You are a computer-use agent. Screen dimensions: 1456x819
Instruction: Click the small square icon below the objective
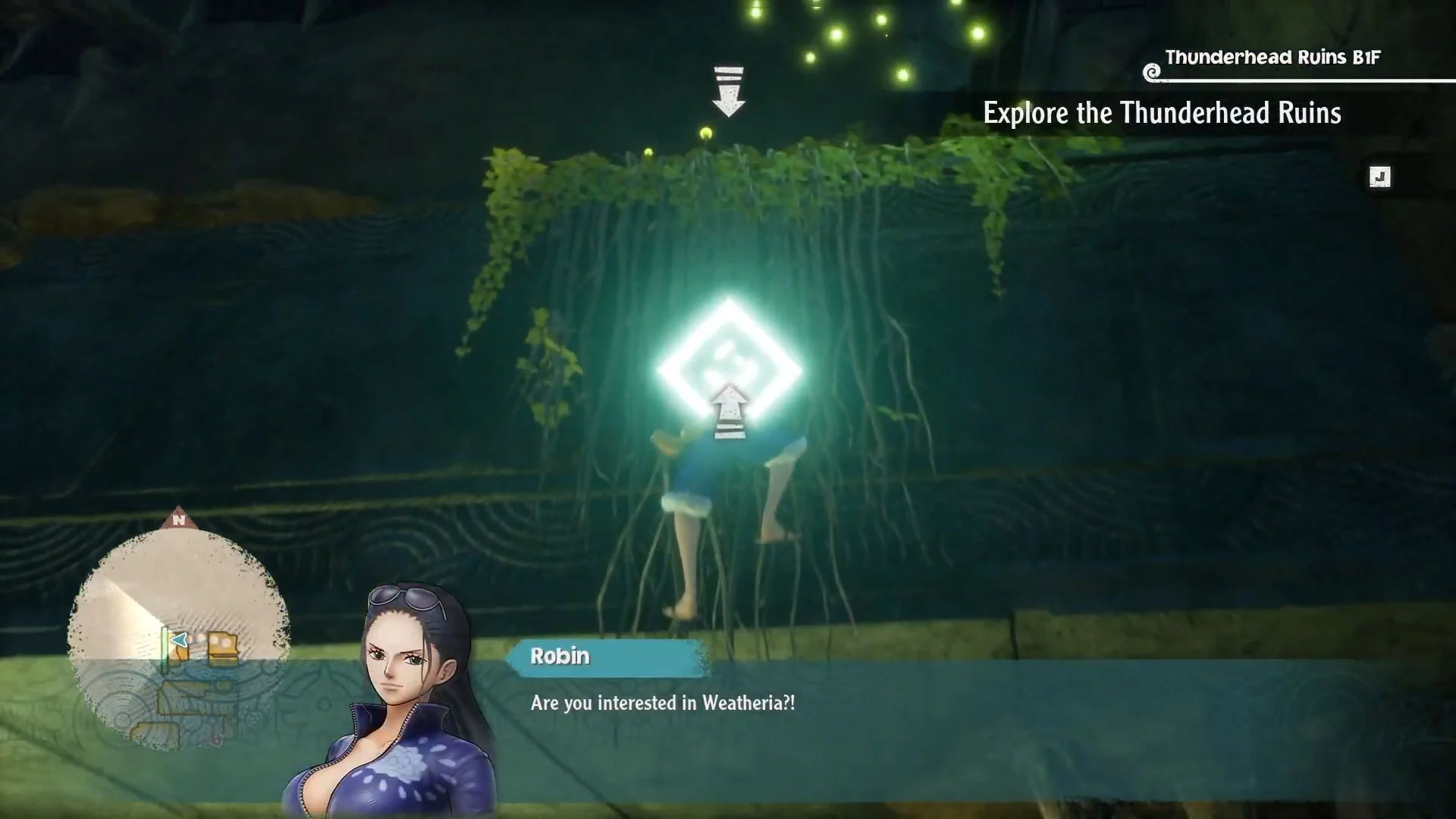click(x=1379, y=177)
